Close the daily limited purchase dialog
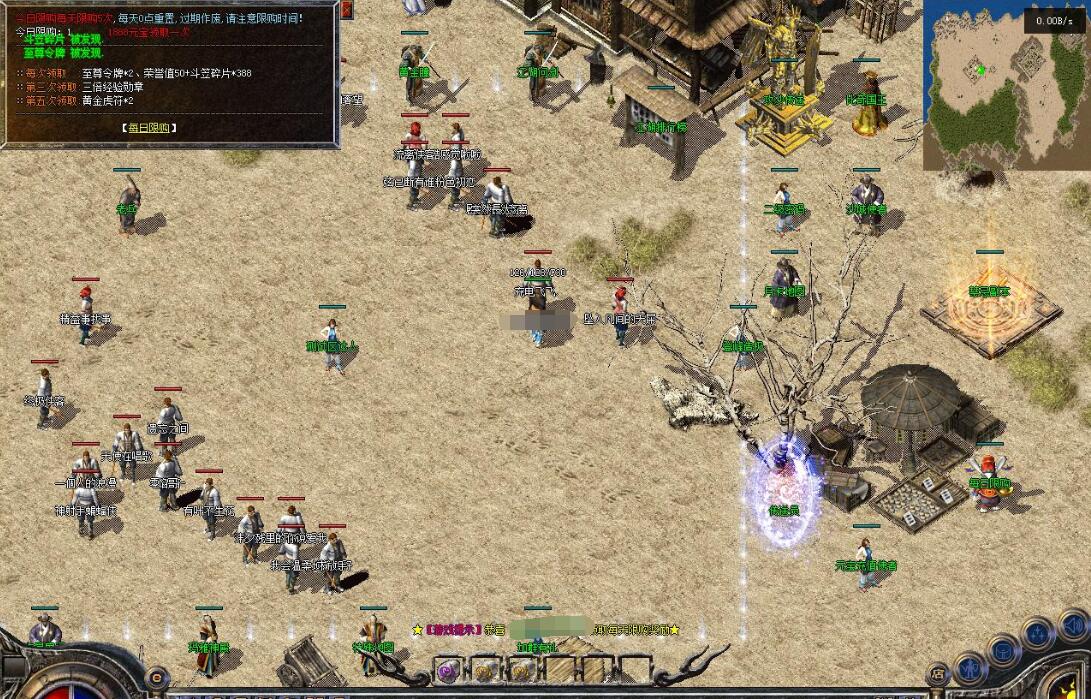1091x699 pixels. [346, 10]
